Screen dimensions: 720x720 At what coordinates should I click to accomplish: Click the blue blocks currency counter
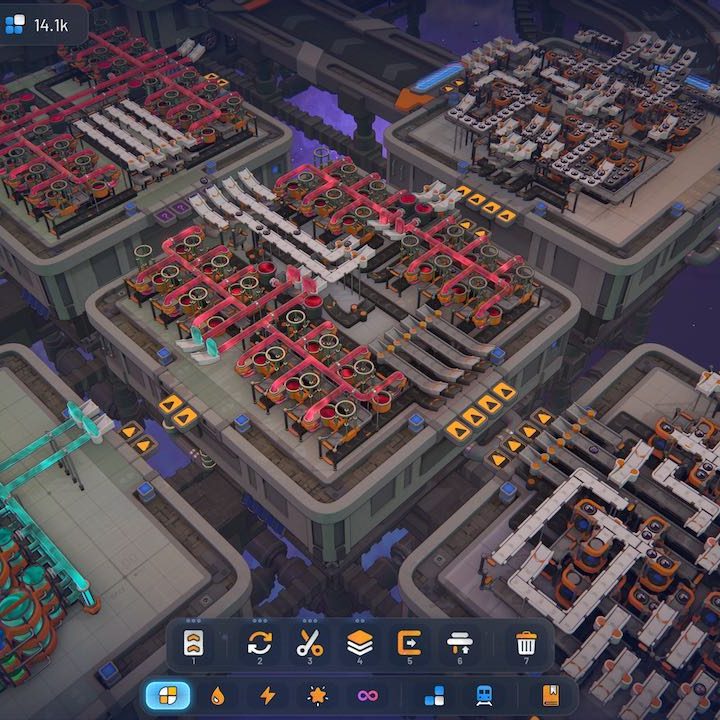[x=40, y=24]
